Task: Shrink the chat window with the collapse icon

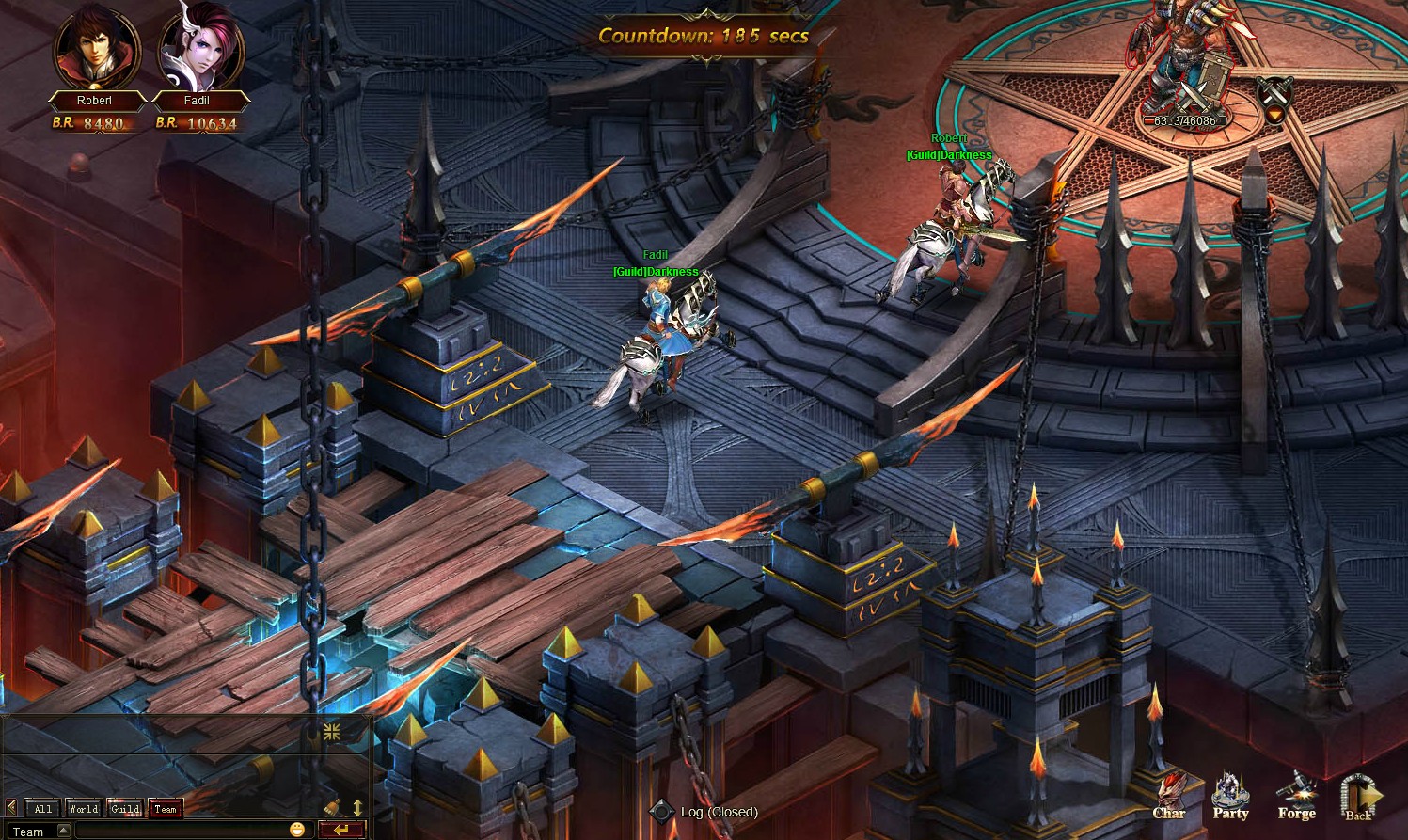Action: pyautogui.click(x=332, y=731)
